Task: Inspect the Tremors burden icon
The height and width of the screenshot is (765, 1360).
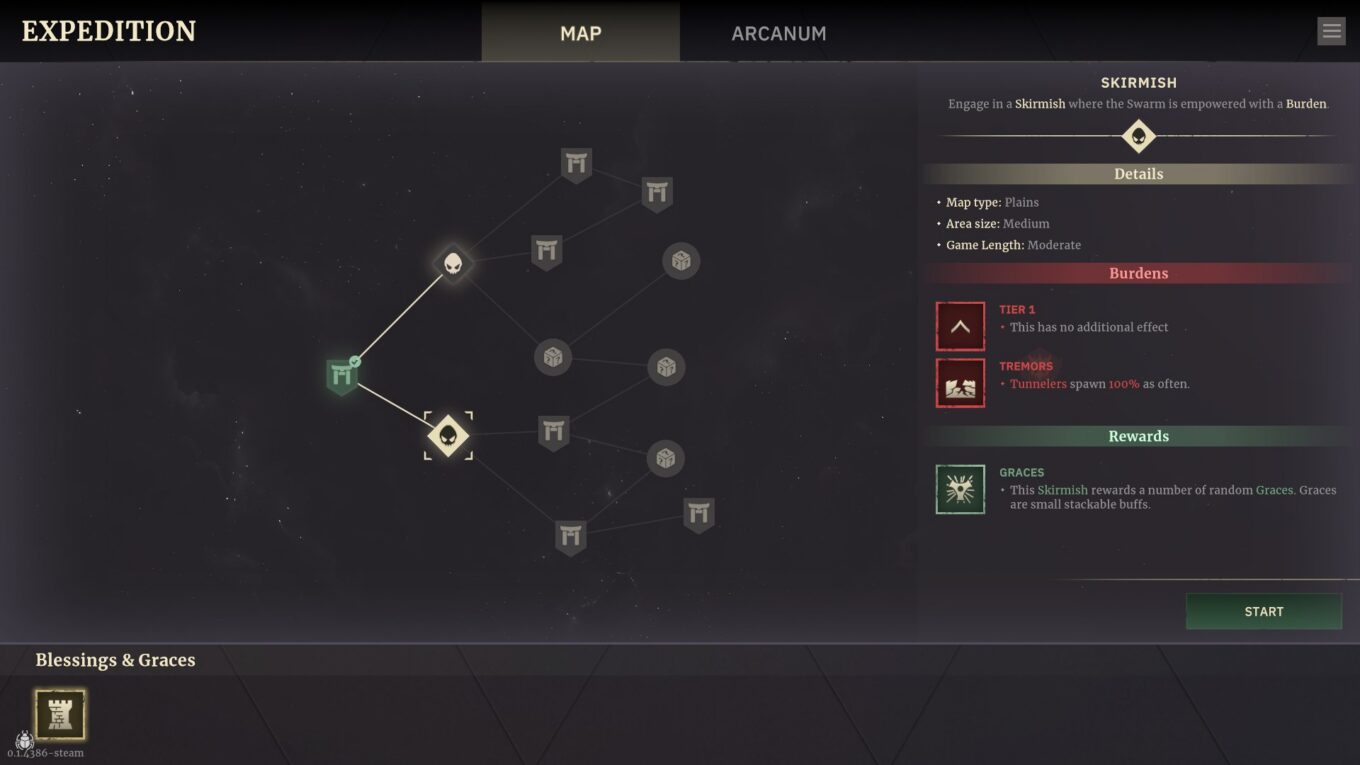Action: tap(960, 383)
